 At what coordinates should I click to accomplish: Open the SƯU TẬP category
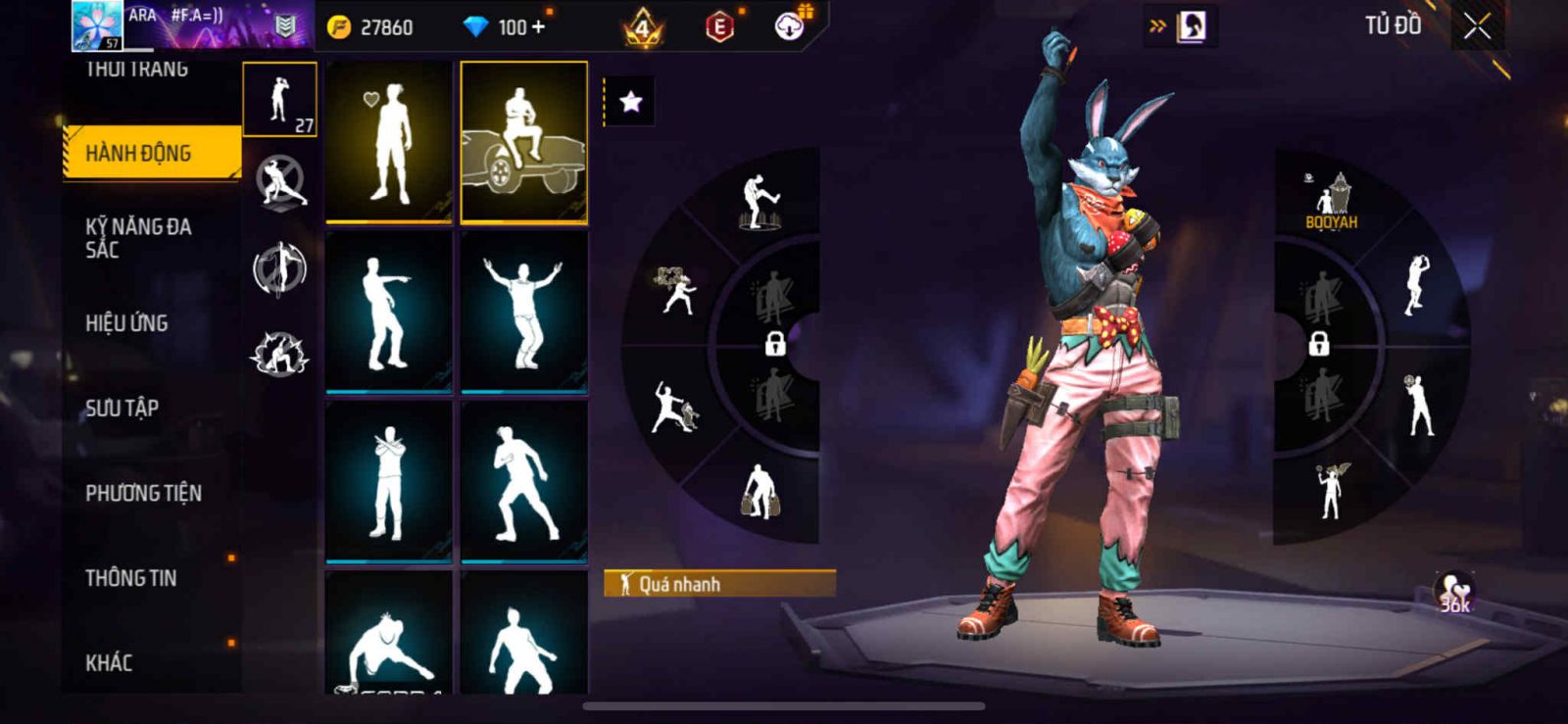click(122, 408)
